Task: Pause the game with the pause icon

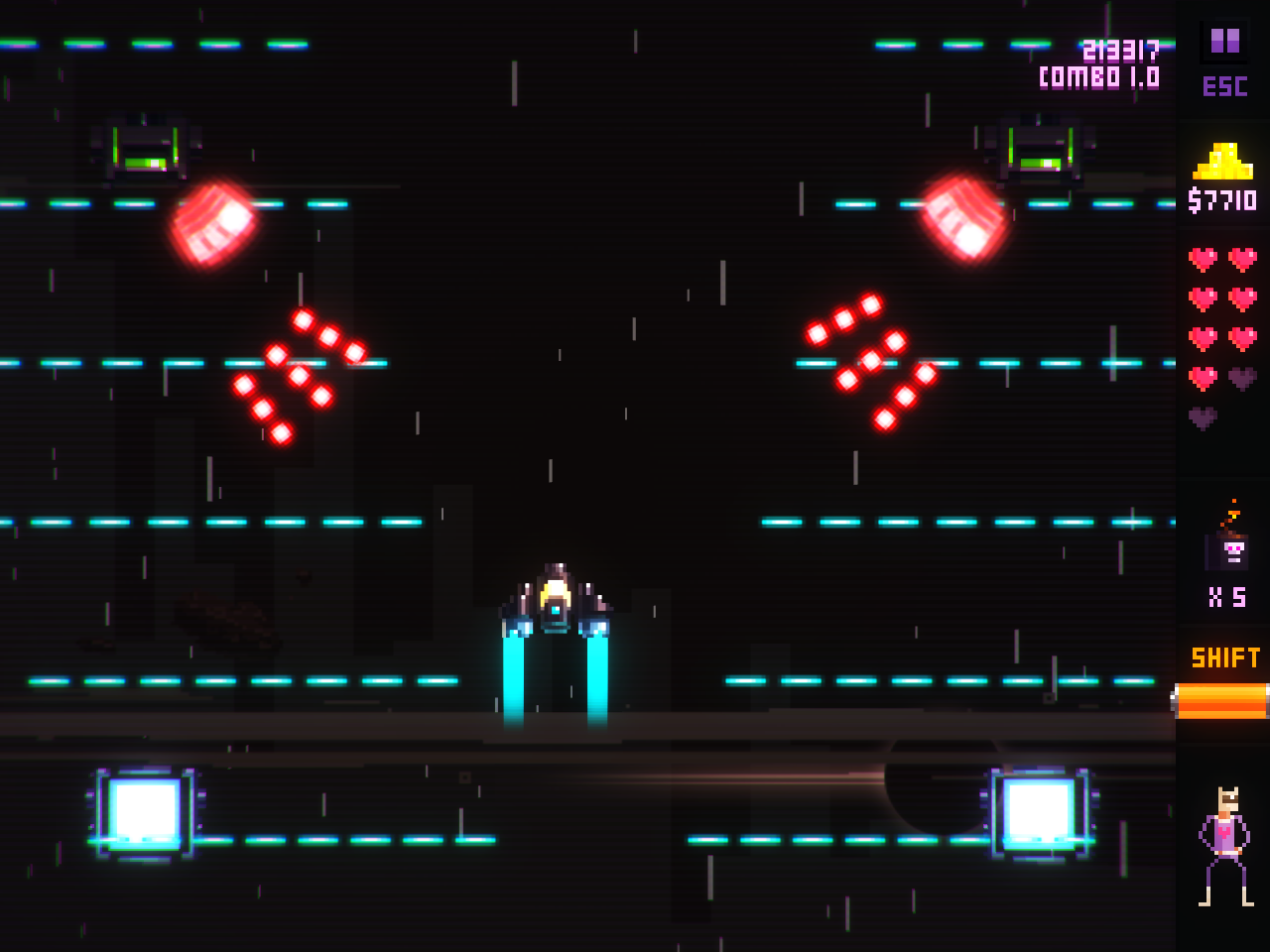Action: 1224,42
